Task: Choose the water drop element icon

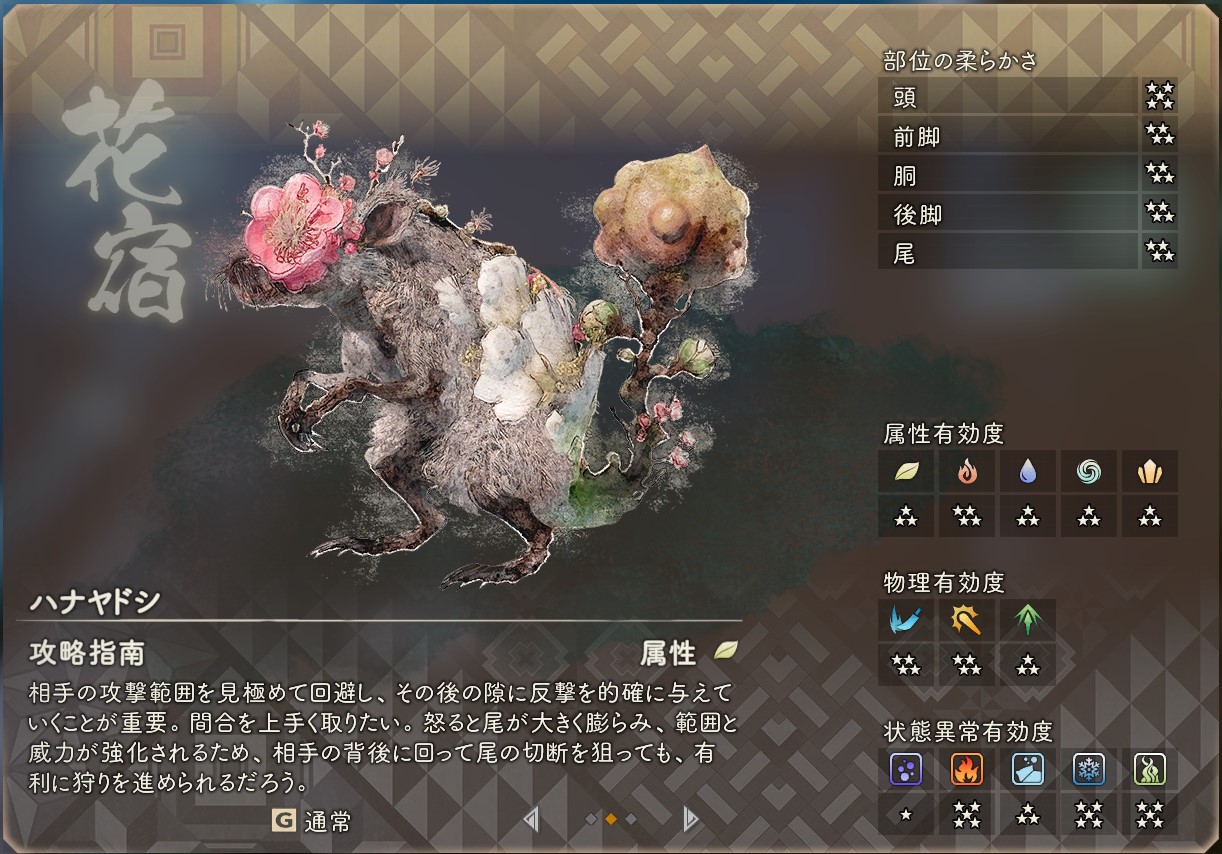Action: [1028, 471]
